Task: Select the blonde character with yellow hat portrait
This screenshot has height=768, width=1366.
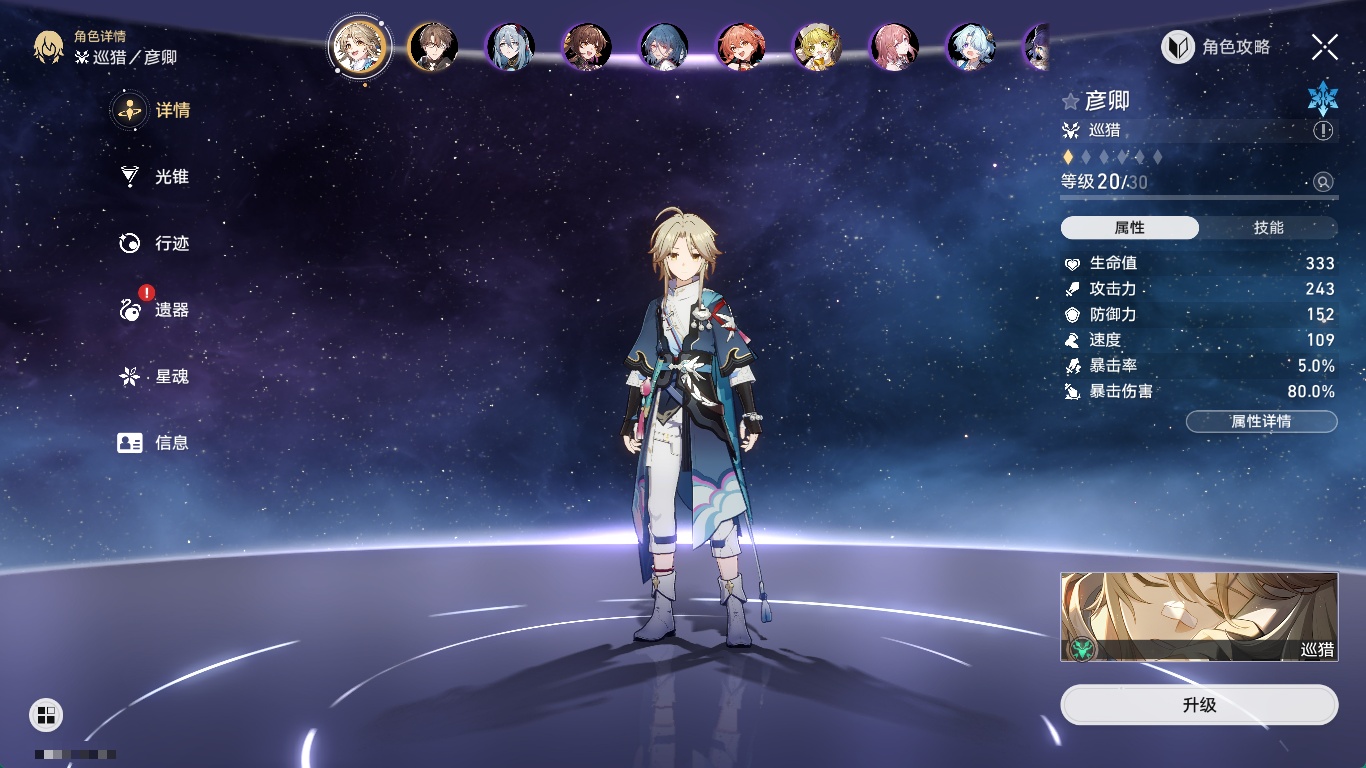Action: (818, 47)
